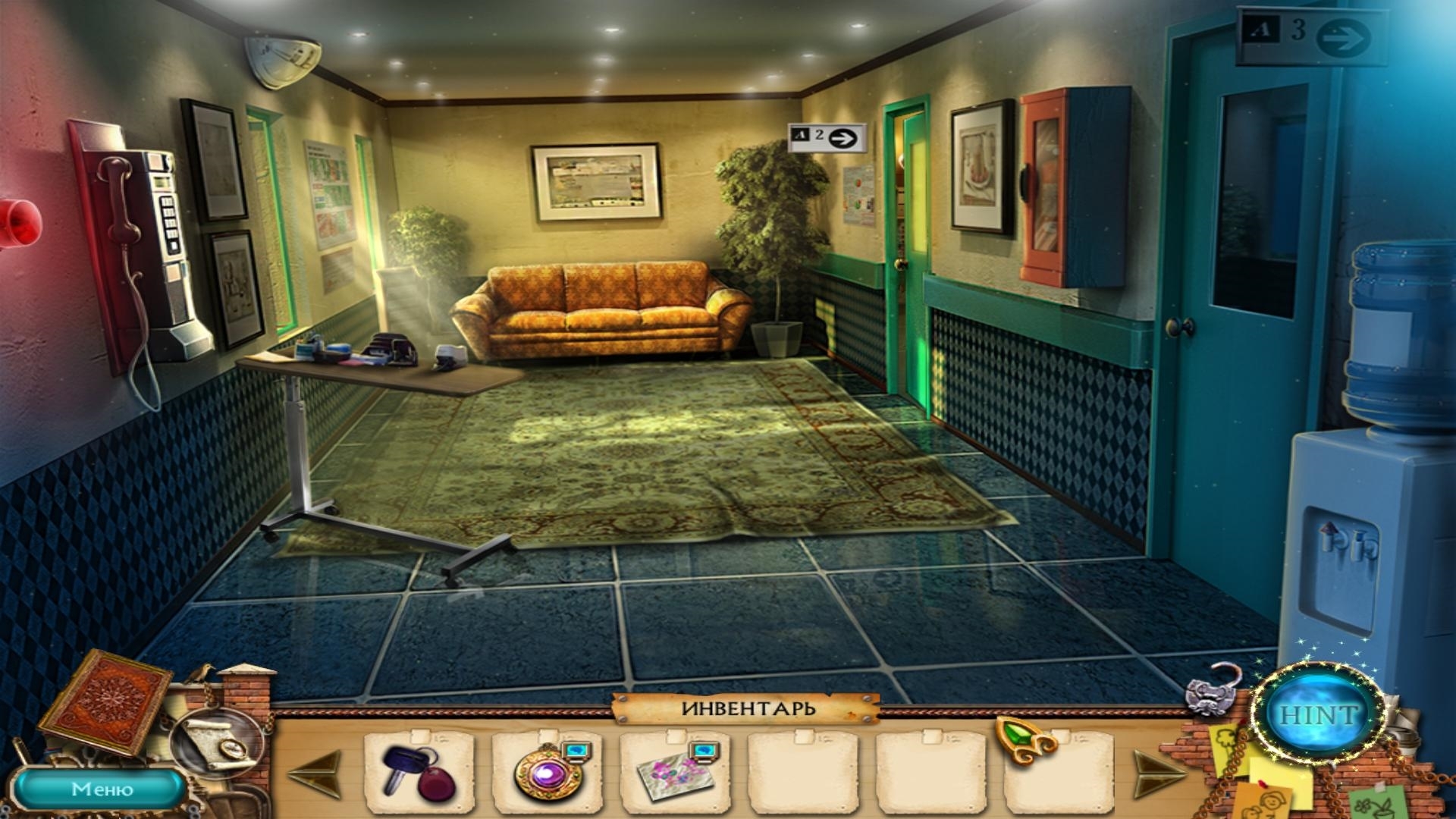The width and height of the screenshot is (1456, 819).
Task: Click the silver padlock inventory lock
Action: [1210, 689]
